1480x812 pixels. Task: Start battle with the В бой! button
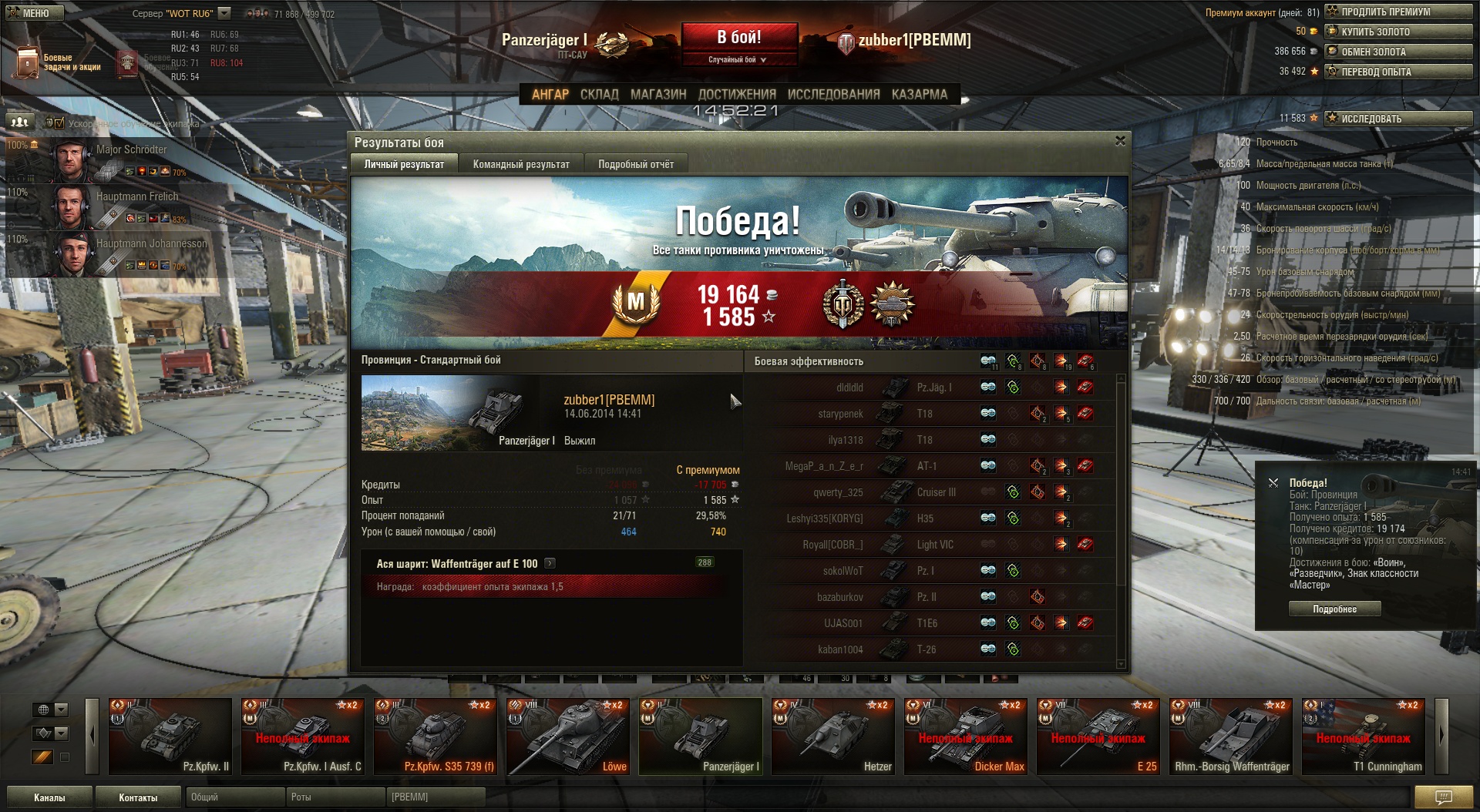(x=738, y=37)
